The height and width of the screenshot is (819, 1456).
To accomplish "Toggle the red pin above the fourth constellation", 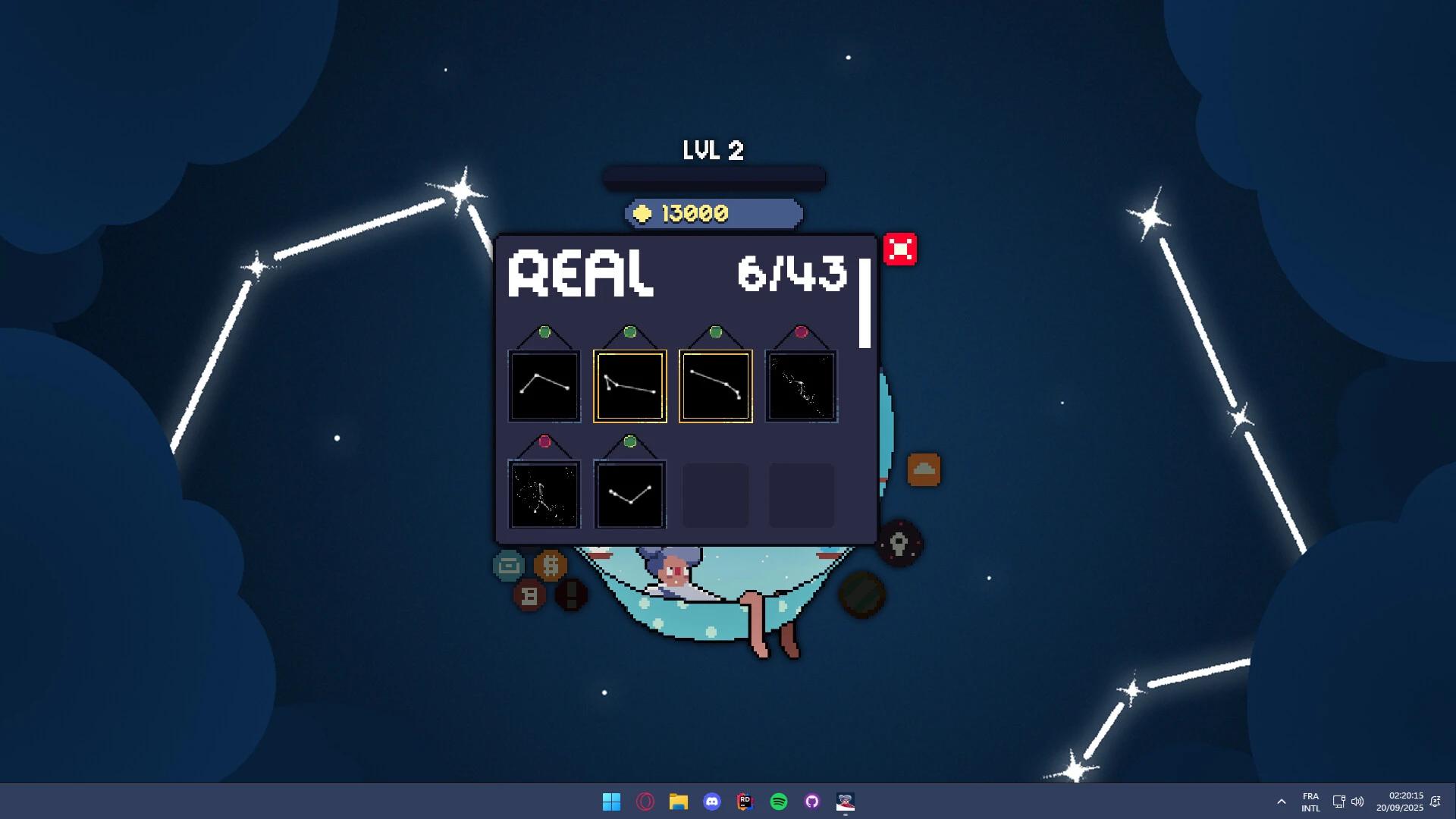I will pyautogui.click(x=802, y=331).
